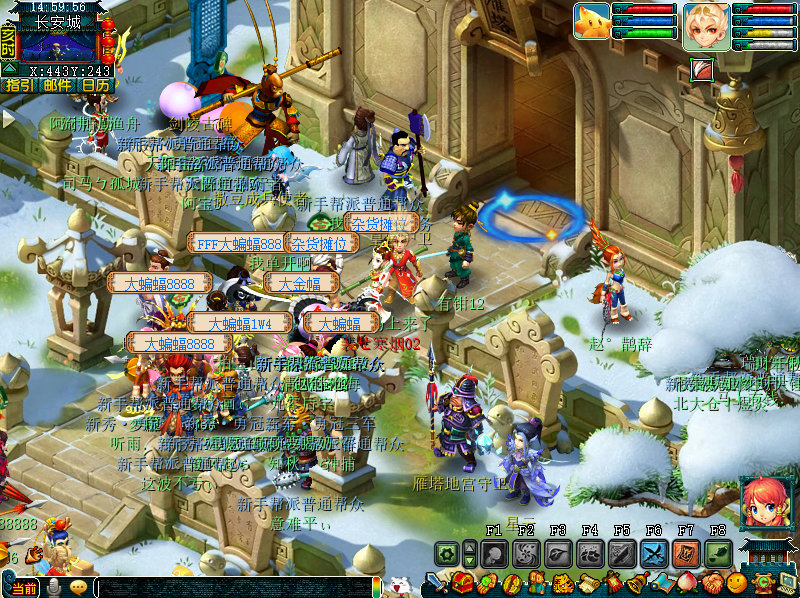Collapse the minimap with the arrow button
The height and width of the screenshot is (598, 800).
pos(8,68)
